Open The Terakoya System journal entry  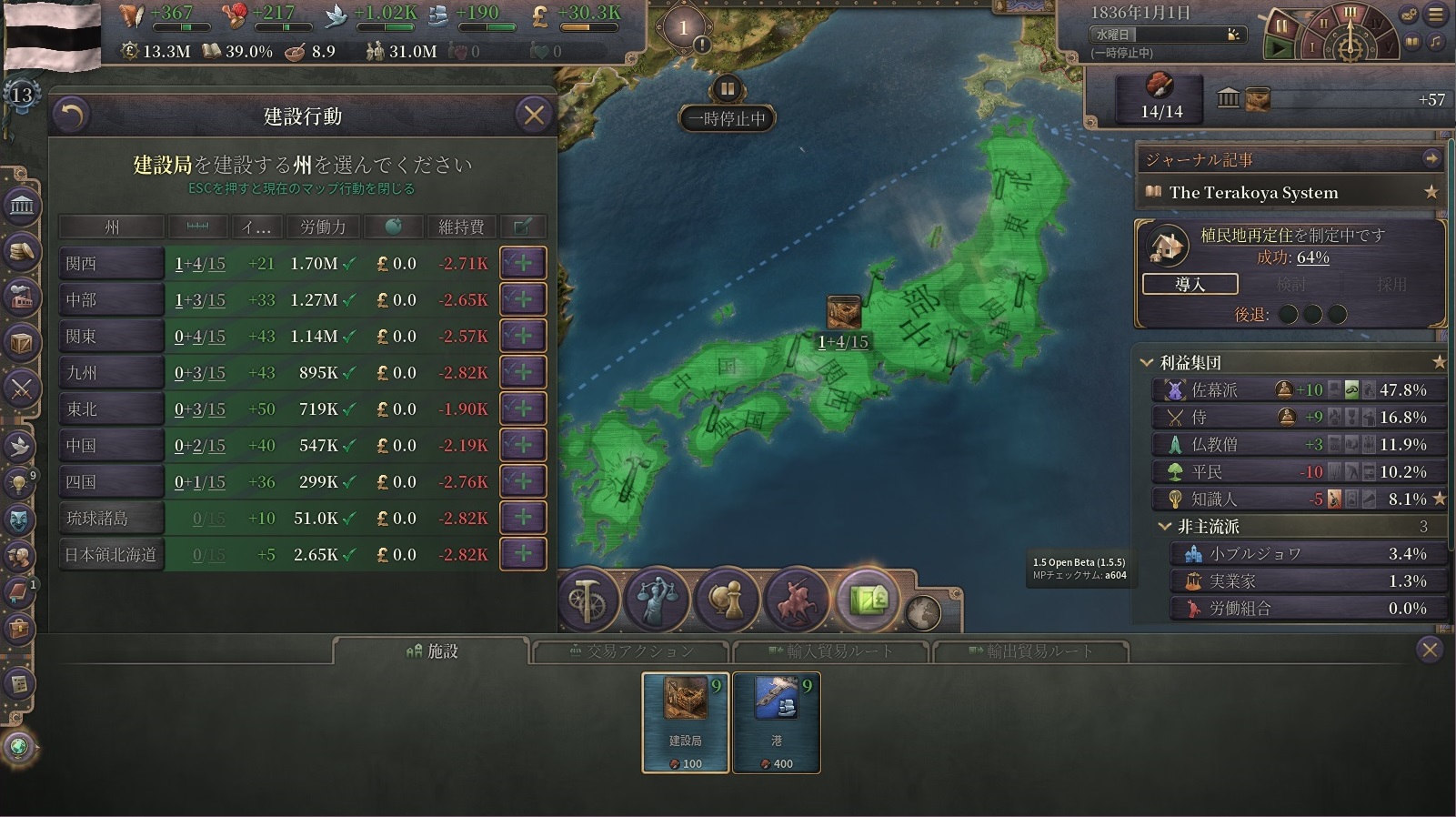pos(1253,192)
